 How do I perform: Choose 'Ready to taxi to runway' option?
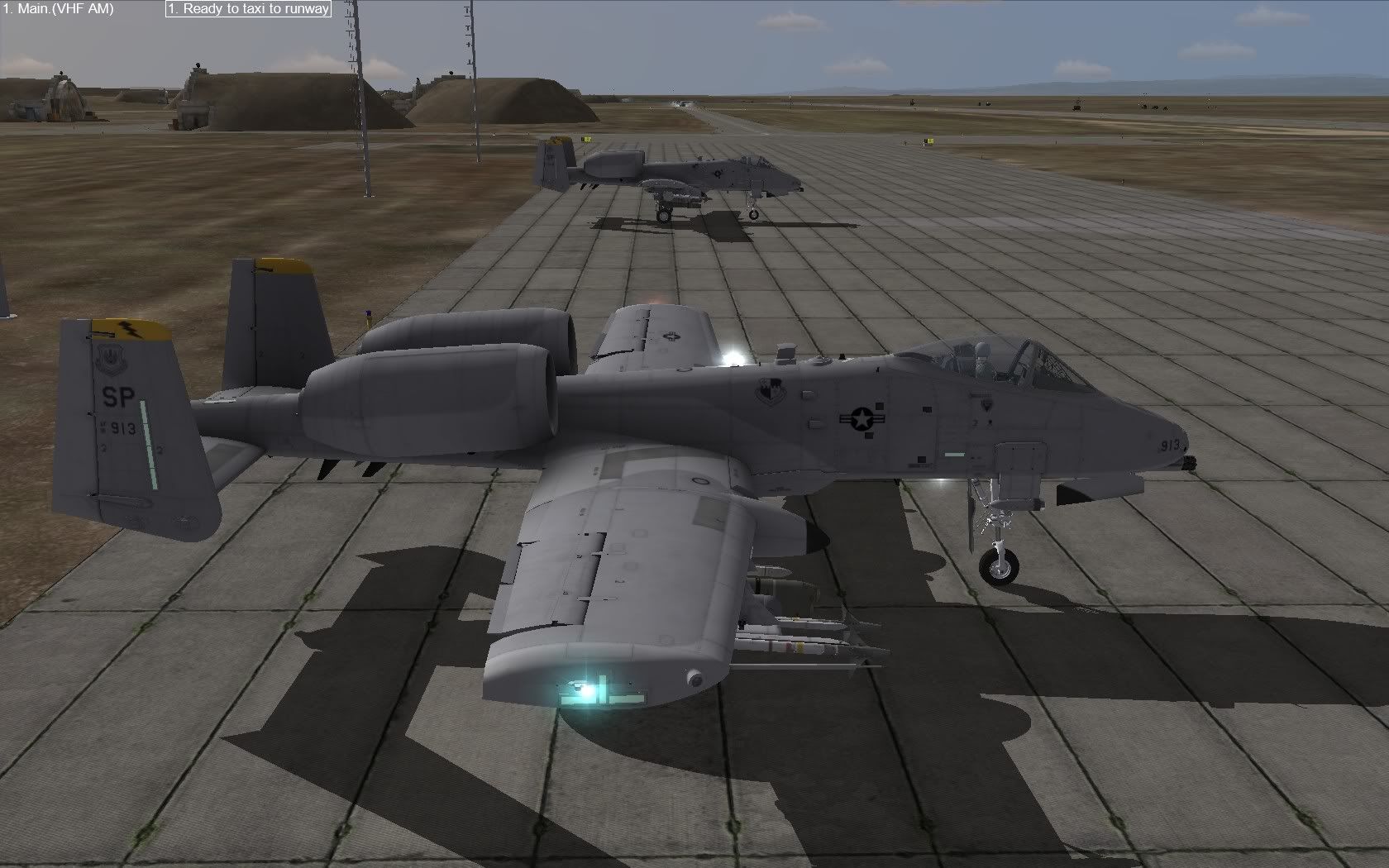tap(248, 9)
